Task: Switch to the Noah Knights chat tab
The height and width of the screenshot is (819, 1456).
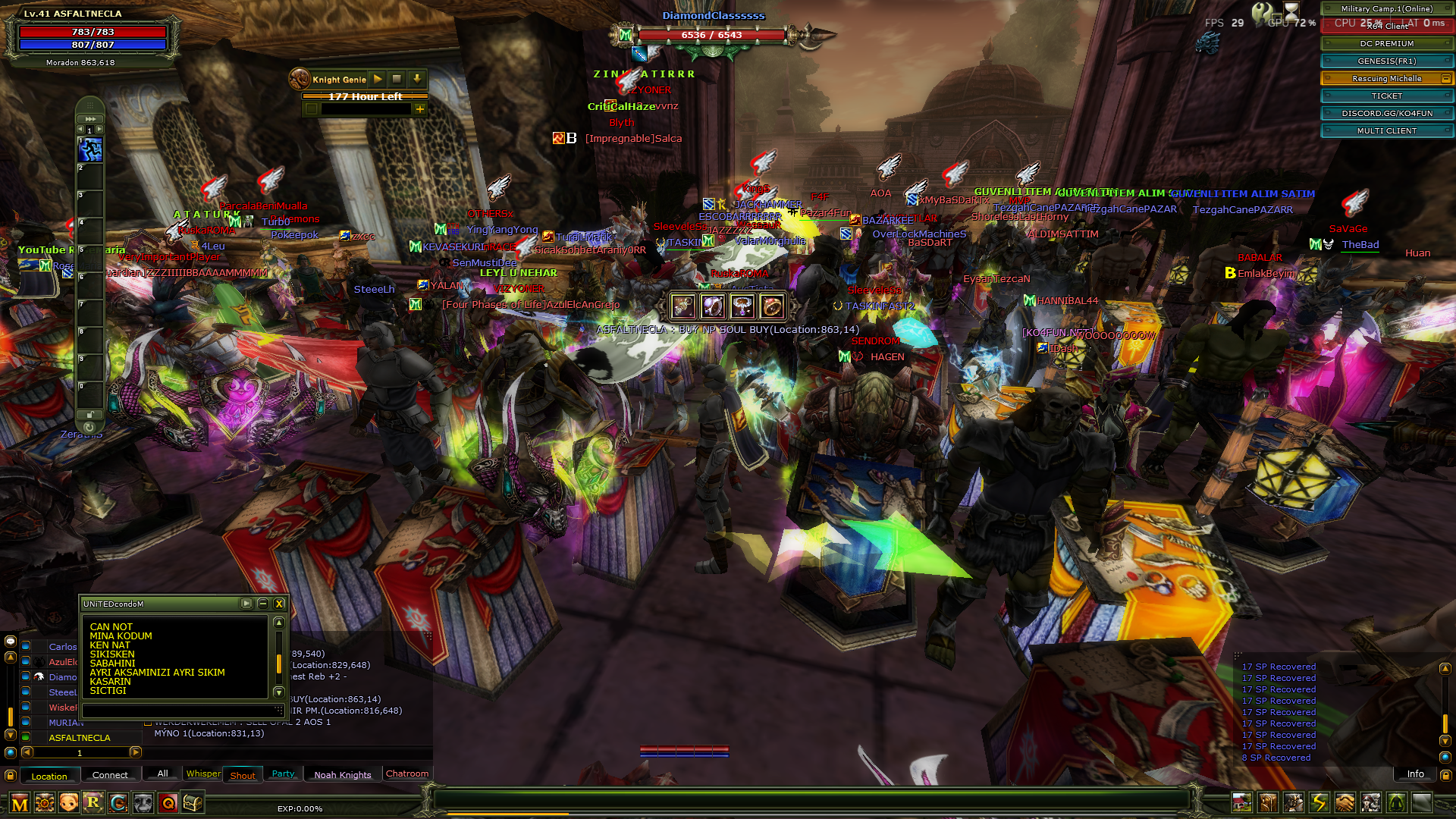Action: pyautogui.click(x=342, y=774)
